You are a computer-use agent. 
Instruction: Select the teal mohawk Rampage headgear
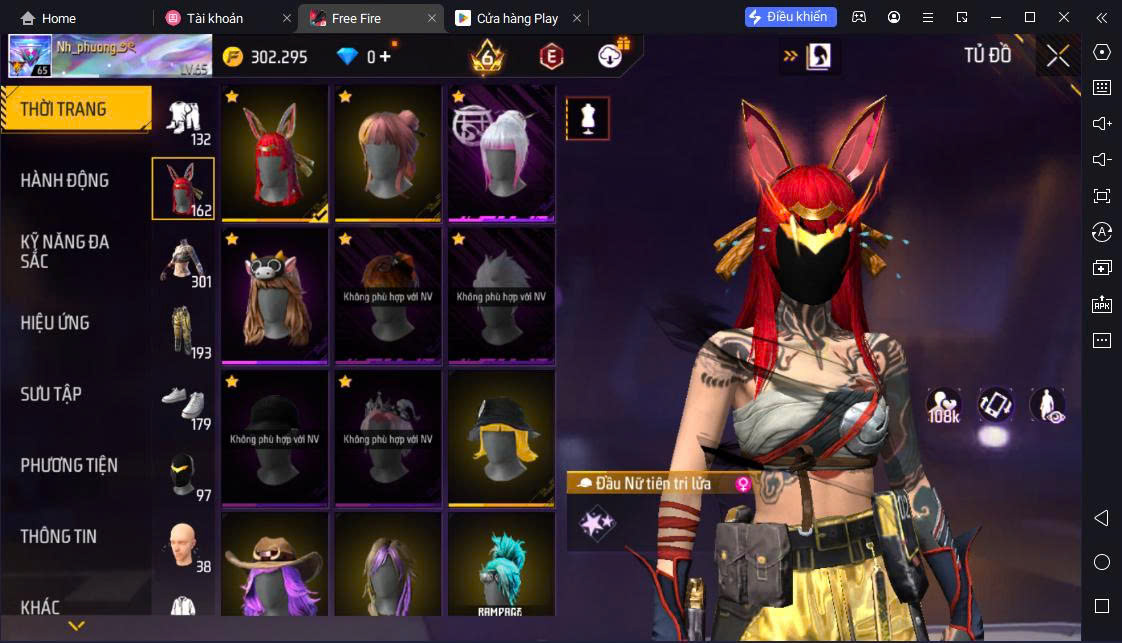[x=501, y=566]
